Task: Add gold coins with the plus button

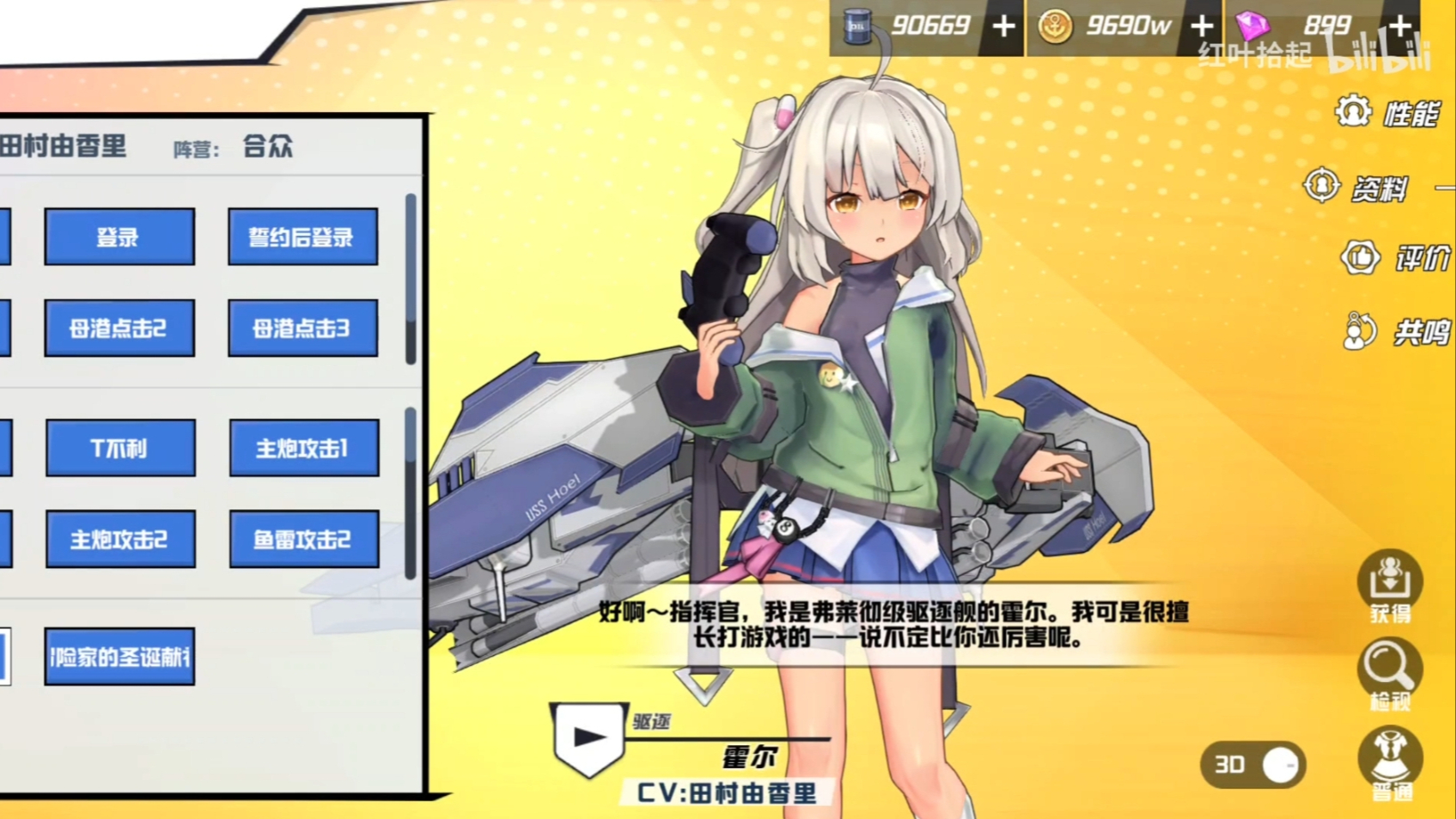Action: coord(1202,27)
